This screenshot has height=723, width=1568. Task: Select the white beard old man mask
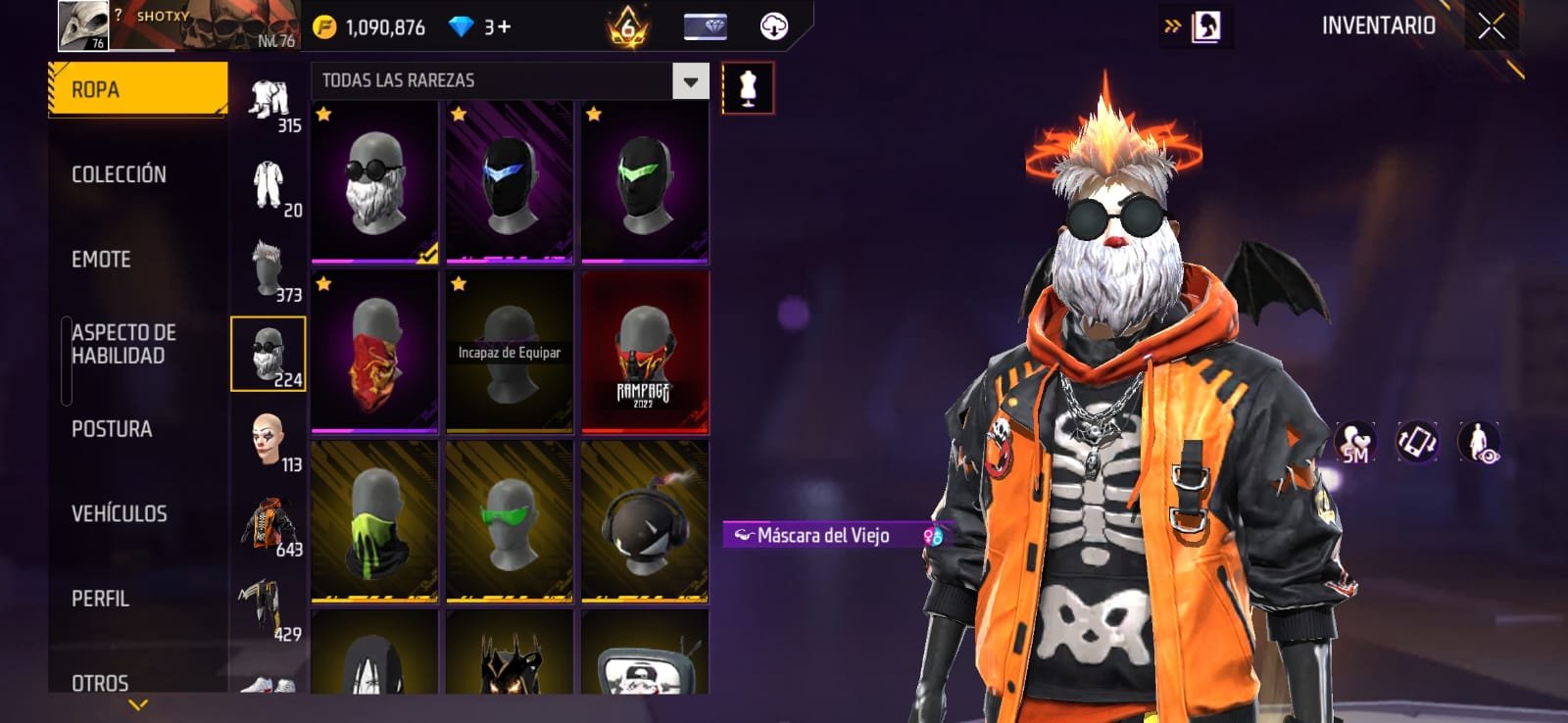(x=374, y=182)
